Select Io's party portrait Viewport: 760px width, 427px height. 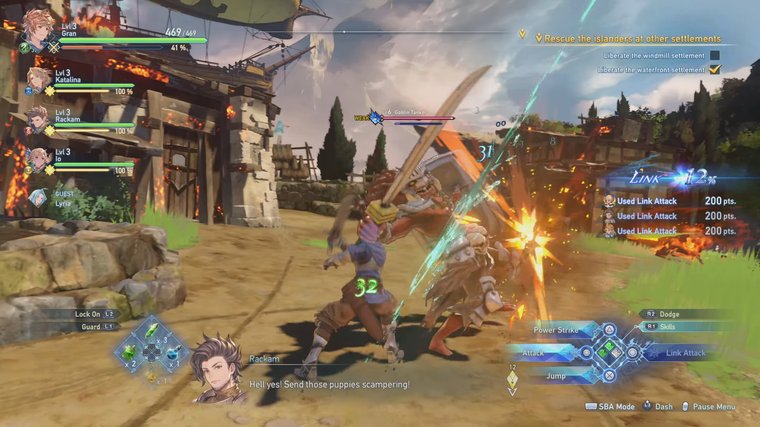[38, 157]
